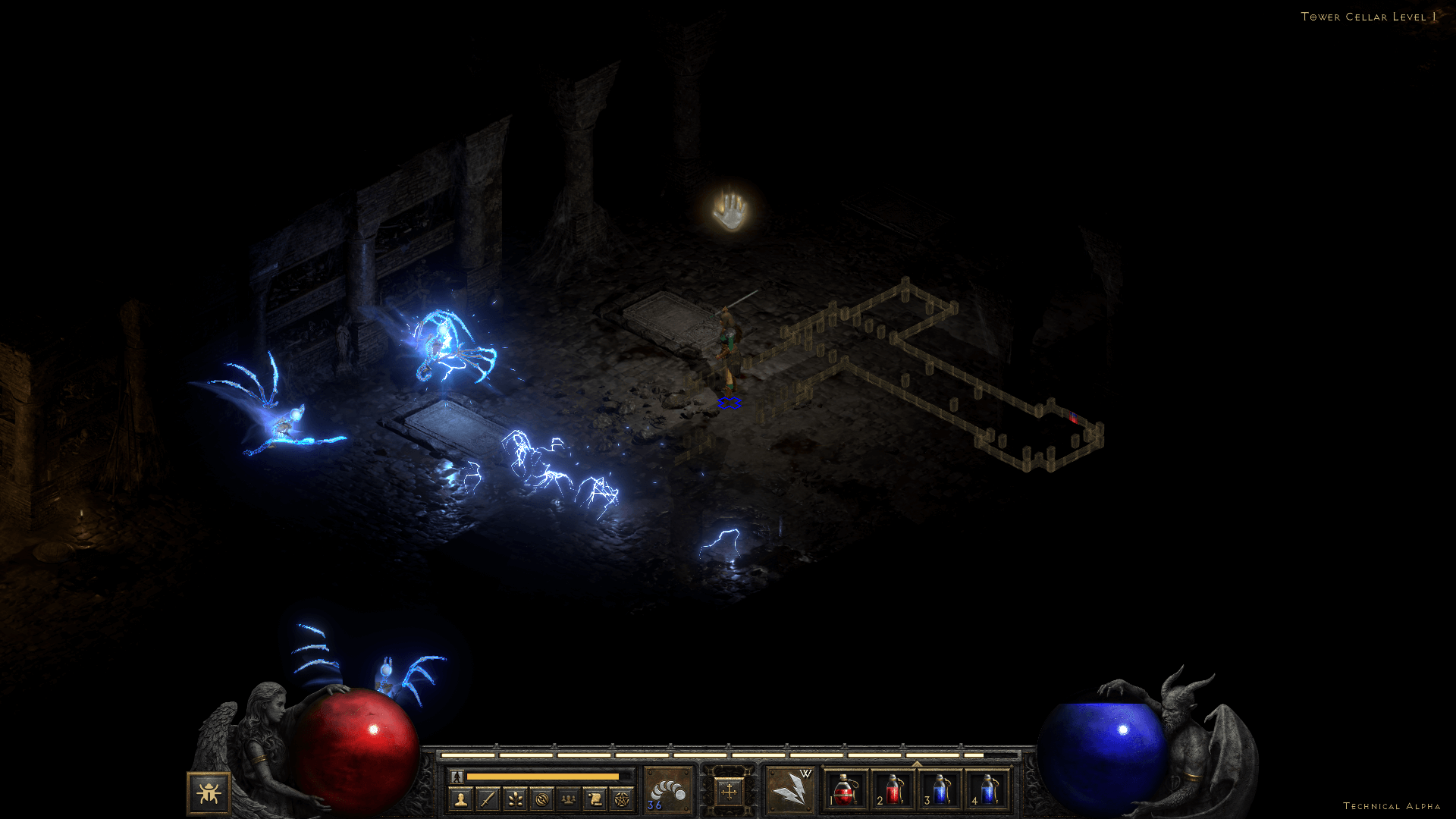Use the round red potion in slot 1

click(x=846, y=790)
